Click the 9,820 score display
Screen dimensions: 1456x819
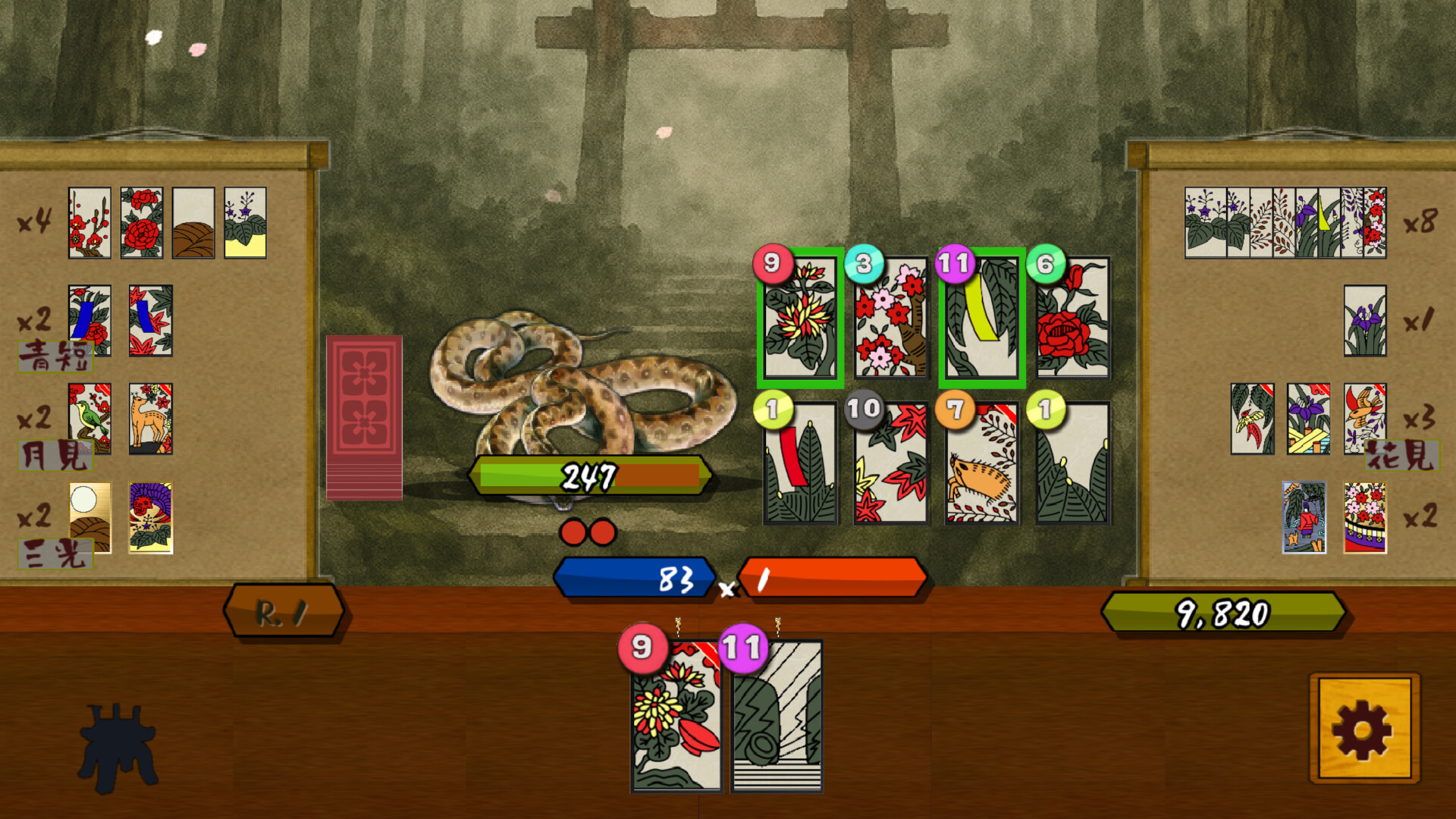(x=1225, y=610)
